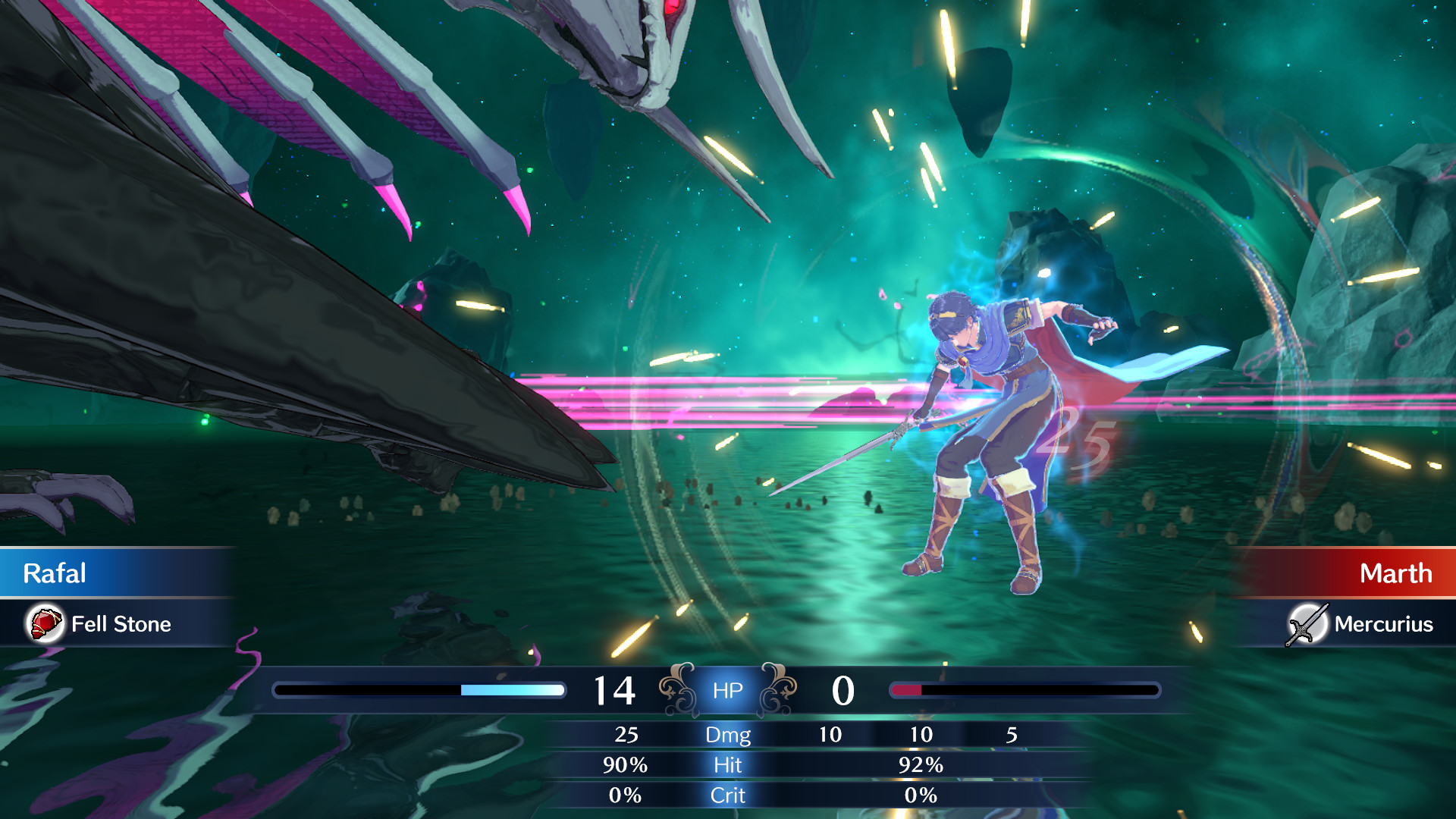Select the Crit row showing 0%

click(x=922, y=796)
